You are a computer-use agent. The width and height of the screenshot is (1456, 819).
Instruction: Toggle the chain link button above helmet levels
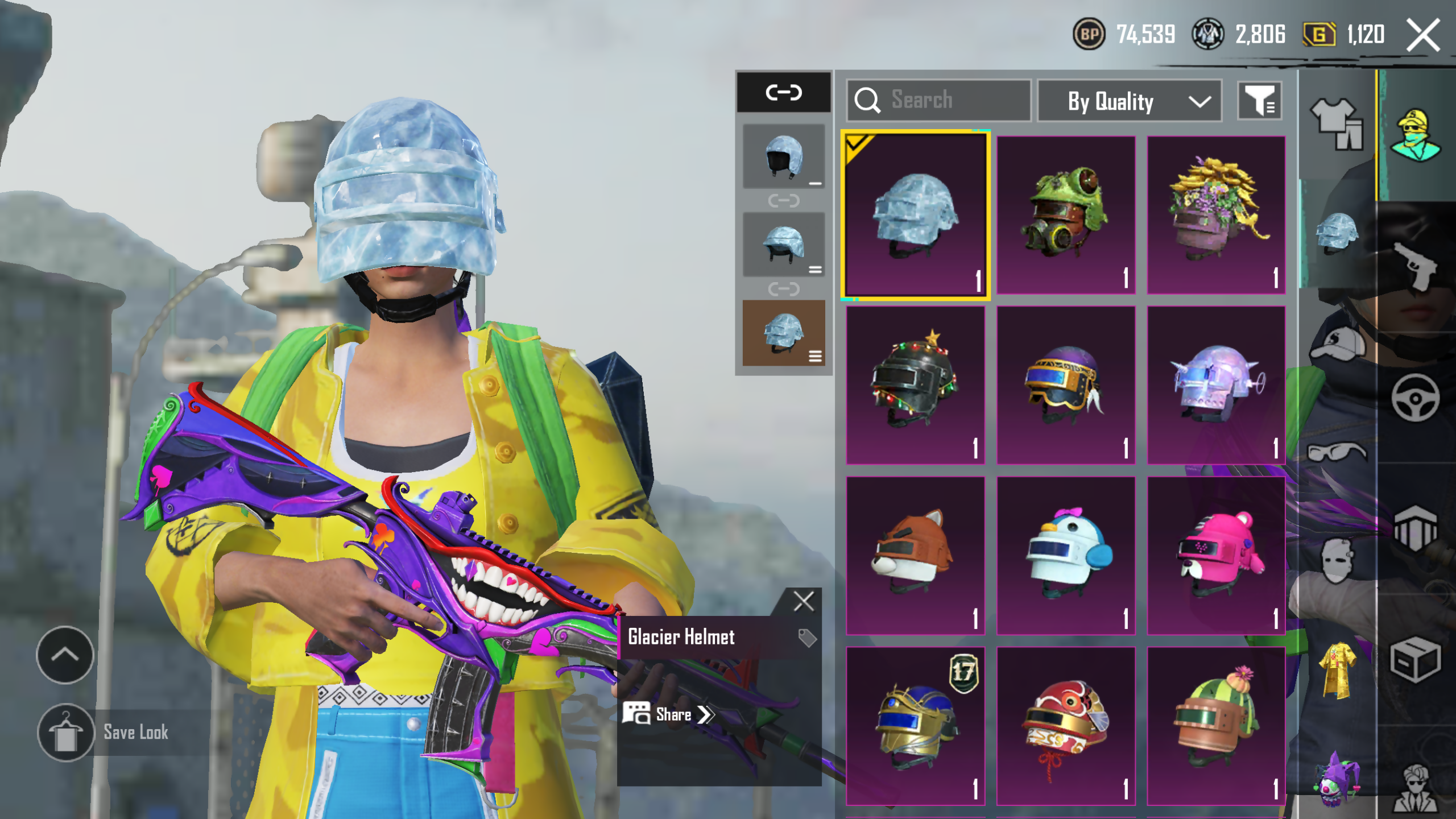[784, 92]
